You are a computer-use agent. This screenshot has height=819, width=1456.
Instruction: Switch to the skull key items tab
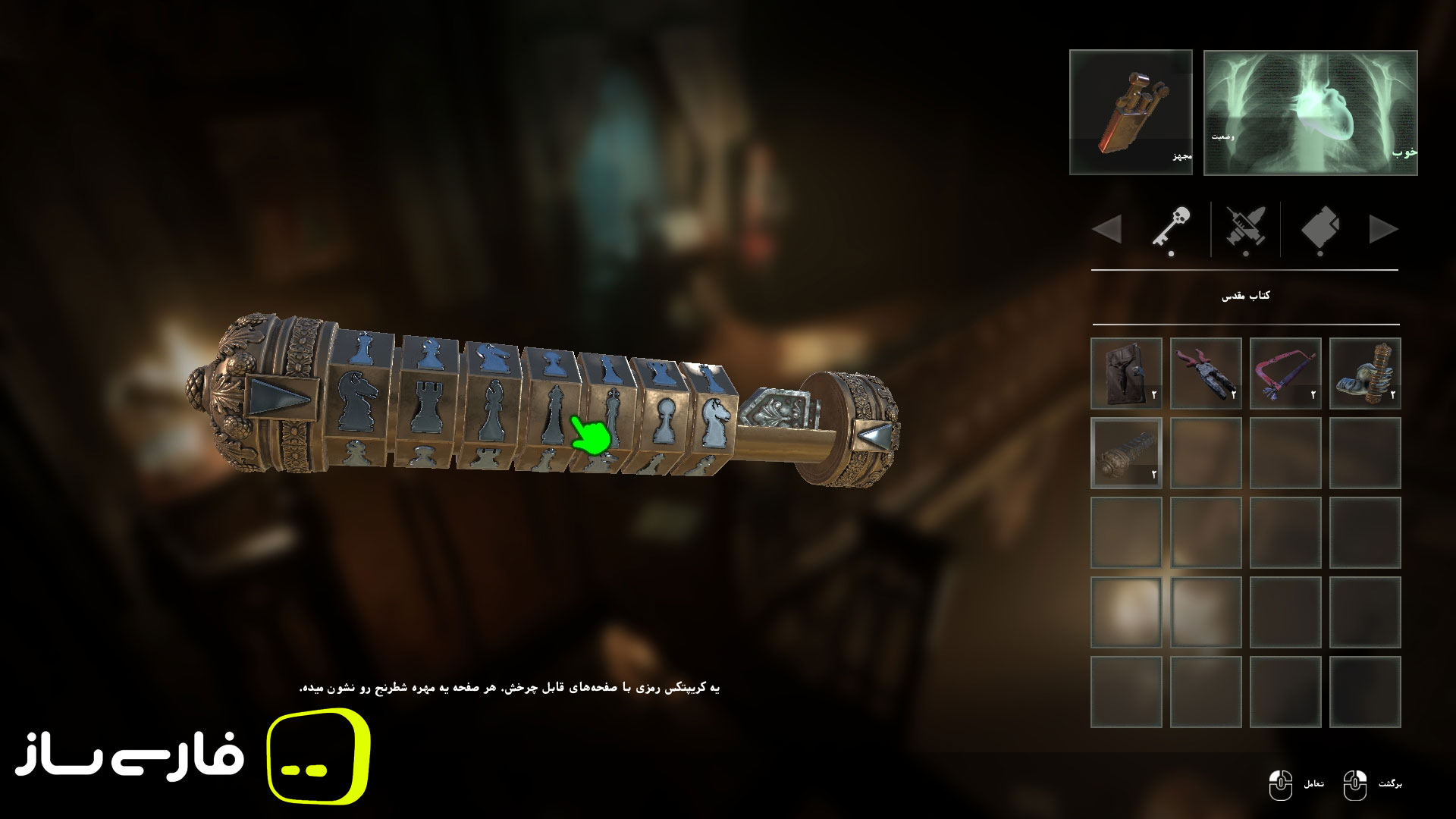pos(1171,228)
